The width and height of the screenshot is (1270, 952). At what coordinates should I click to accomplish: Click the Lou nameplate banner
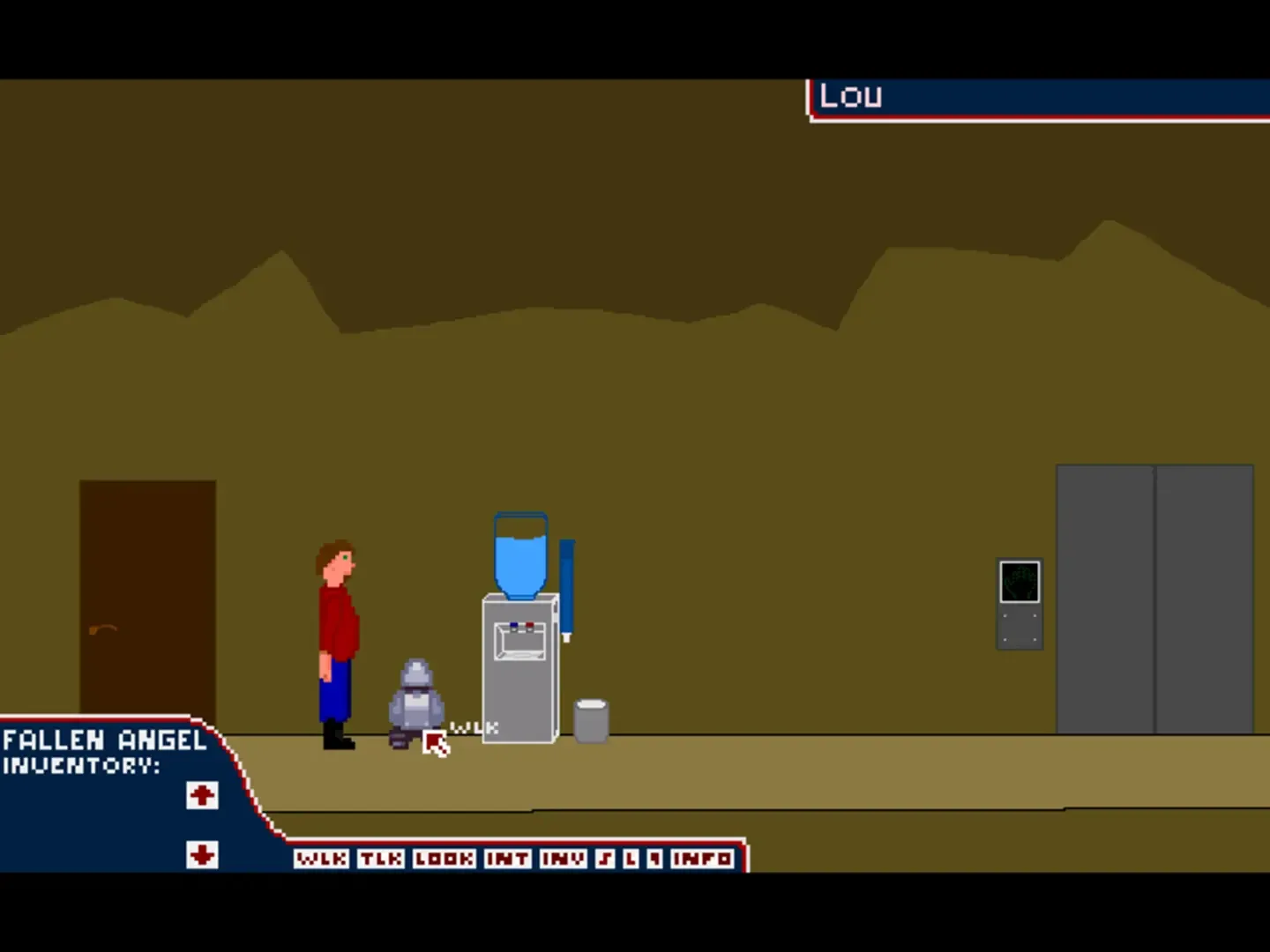970,95
